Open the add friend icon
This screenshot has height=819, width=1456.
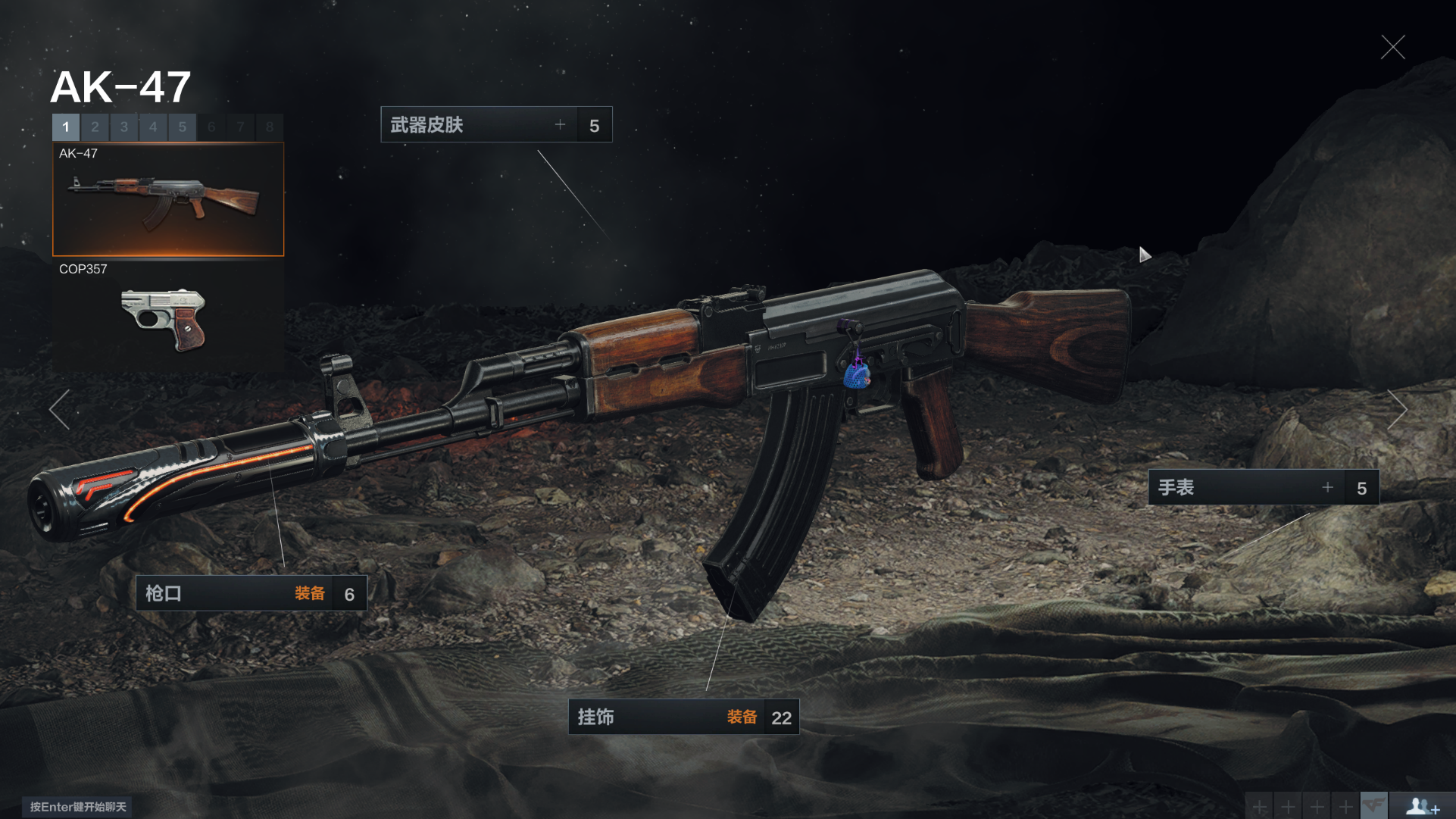point(1422,806)
